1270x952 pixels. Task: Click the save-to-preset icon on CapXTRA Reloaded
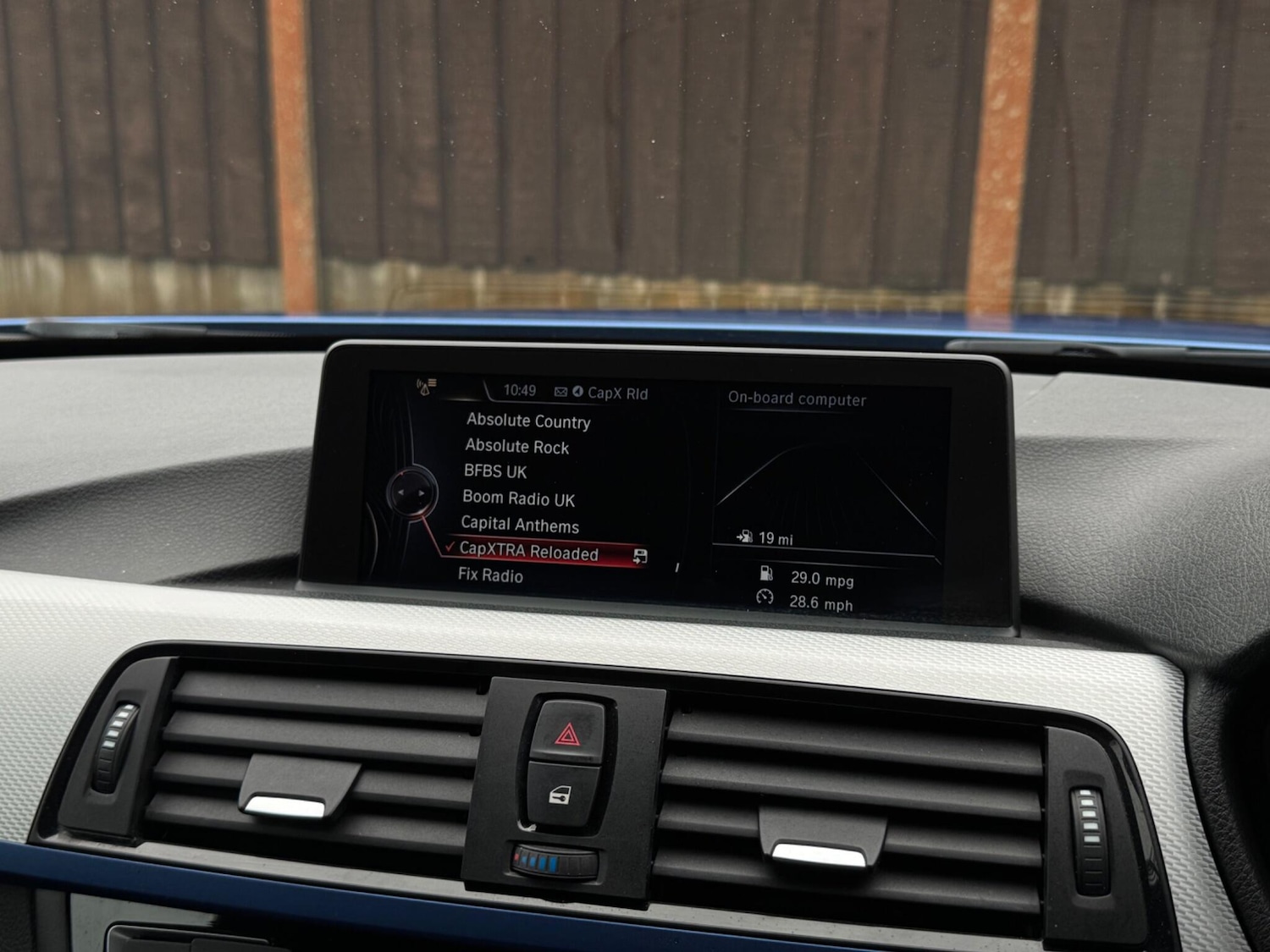pos(640,554)
